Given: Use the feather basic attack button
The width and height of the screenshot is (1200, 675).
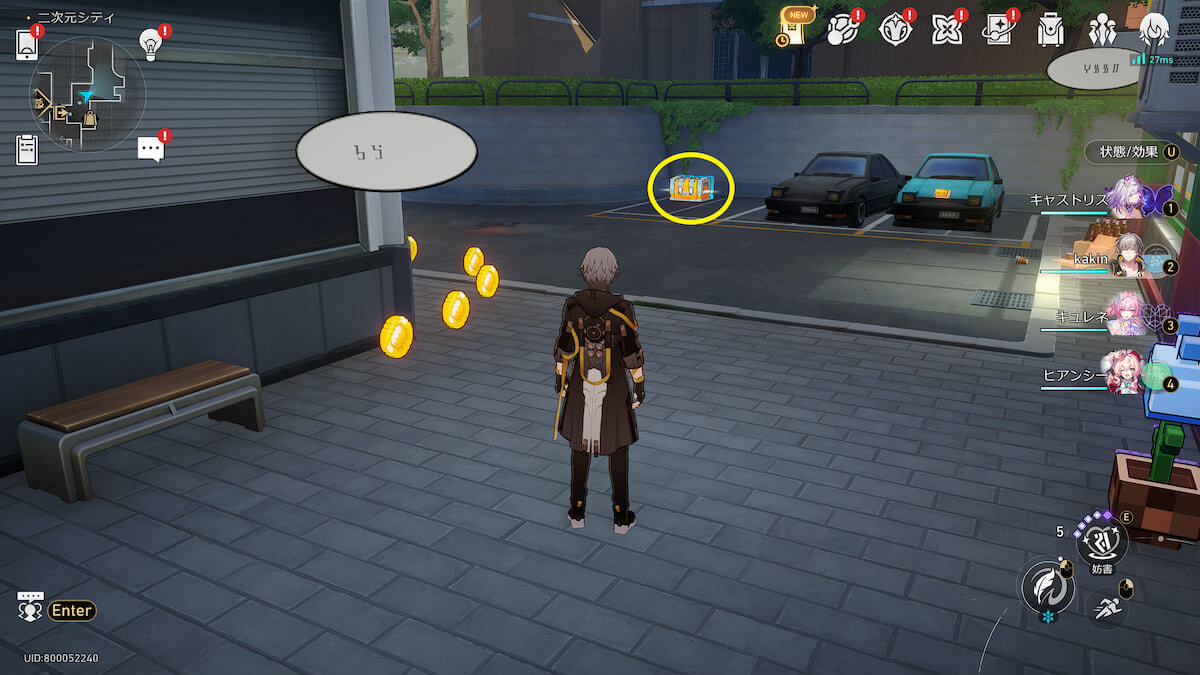Looking at the screenshot, I should pyautogui.click(x=1046, y=586).
